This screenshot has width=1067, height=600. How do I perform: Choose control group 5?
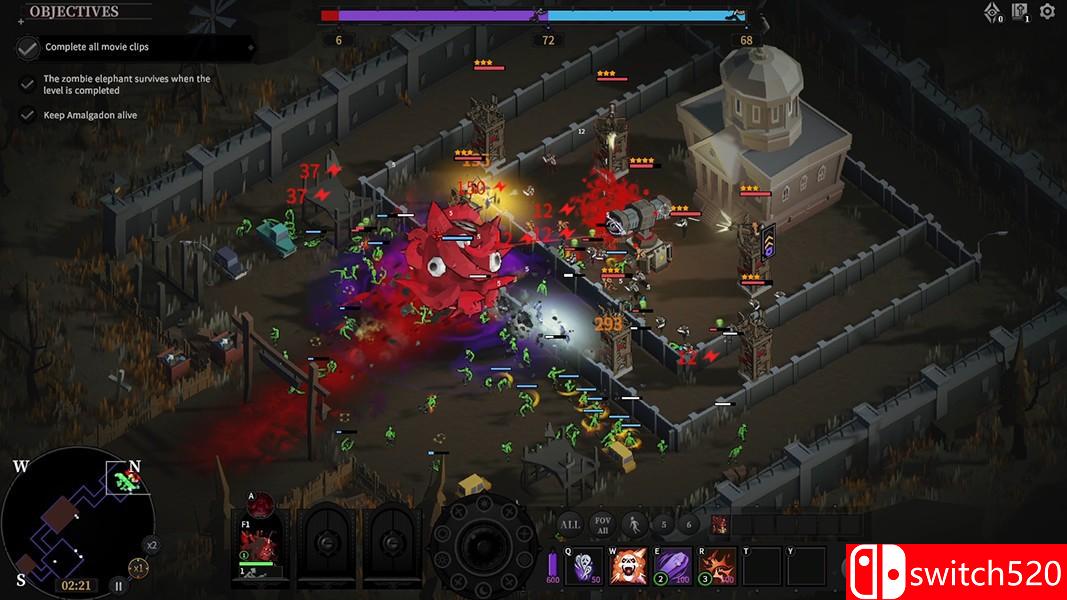coord(663,524)
